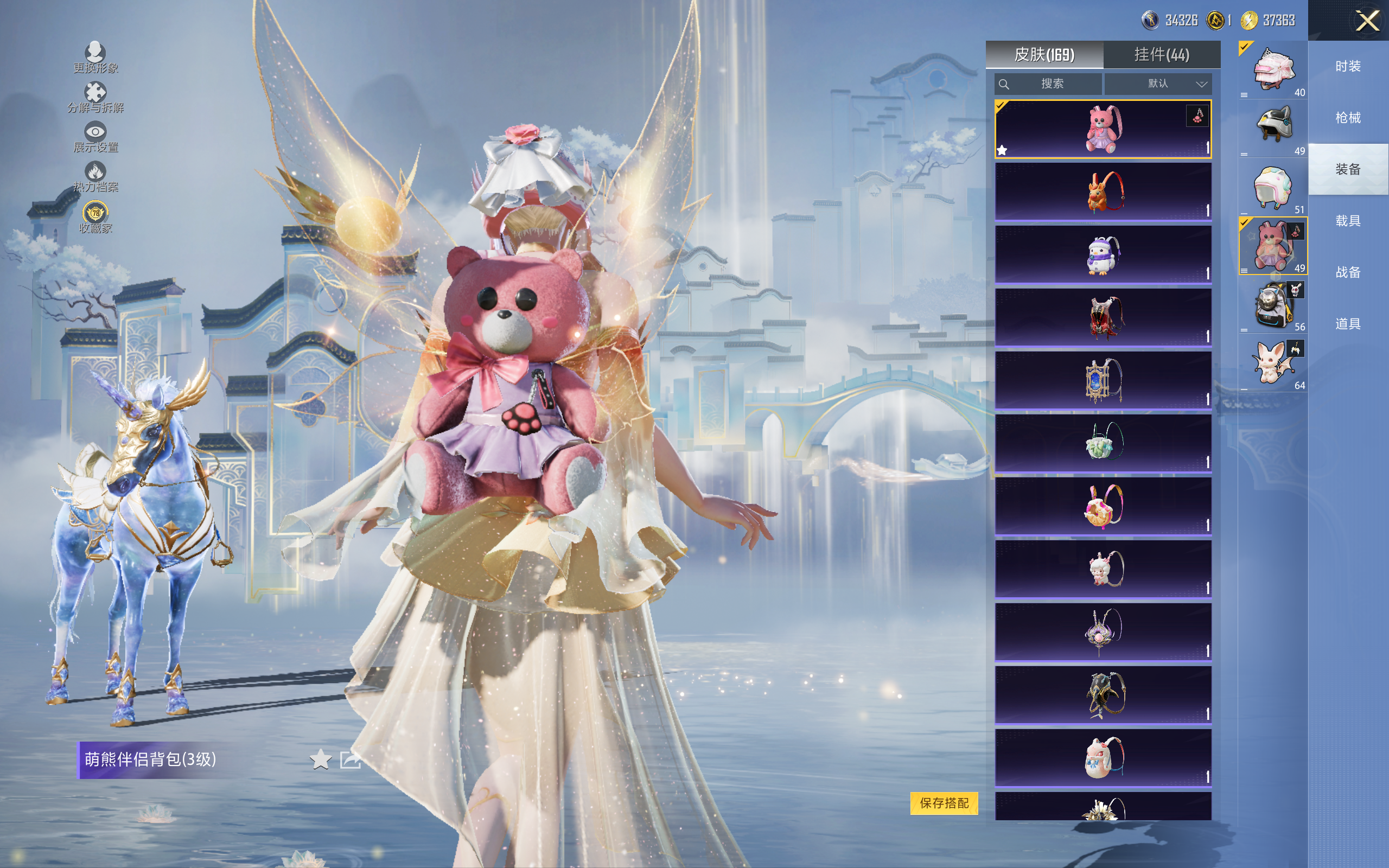Favorite the backpack with the star icon

320,759
